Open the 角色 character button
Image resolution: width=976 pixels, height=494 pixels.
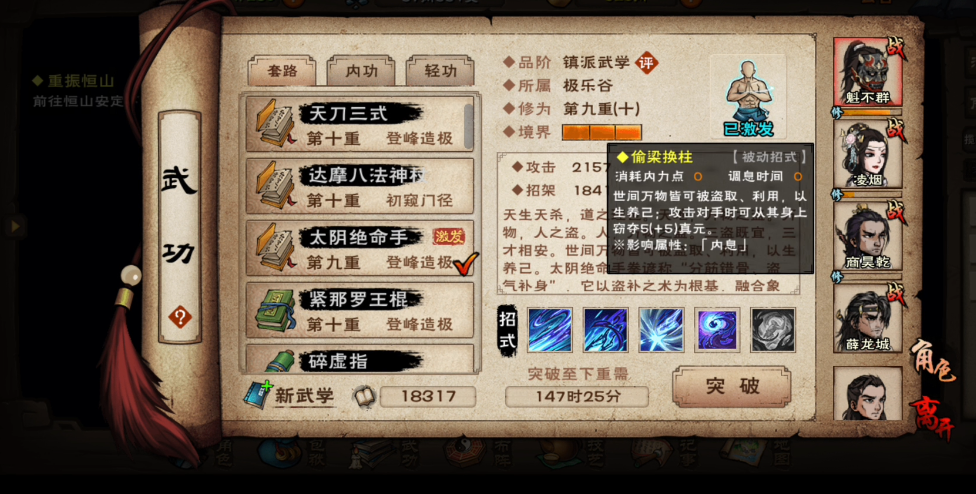click(x=930, y=359)
